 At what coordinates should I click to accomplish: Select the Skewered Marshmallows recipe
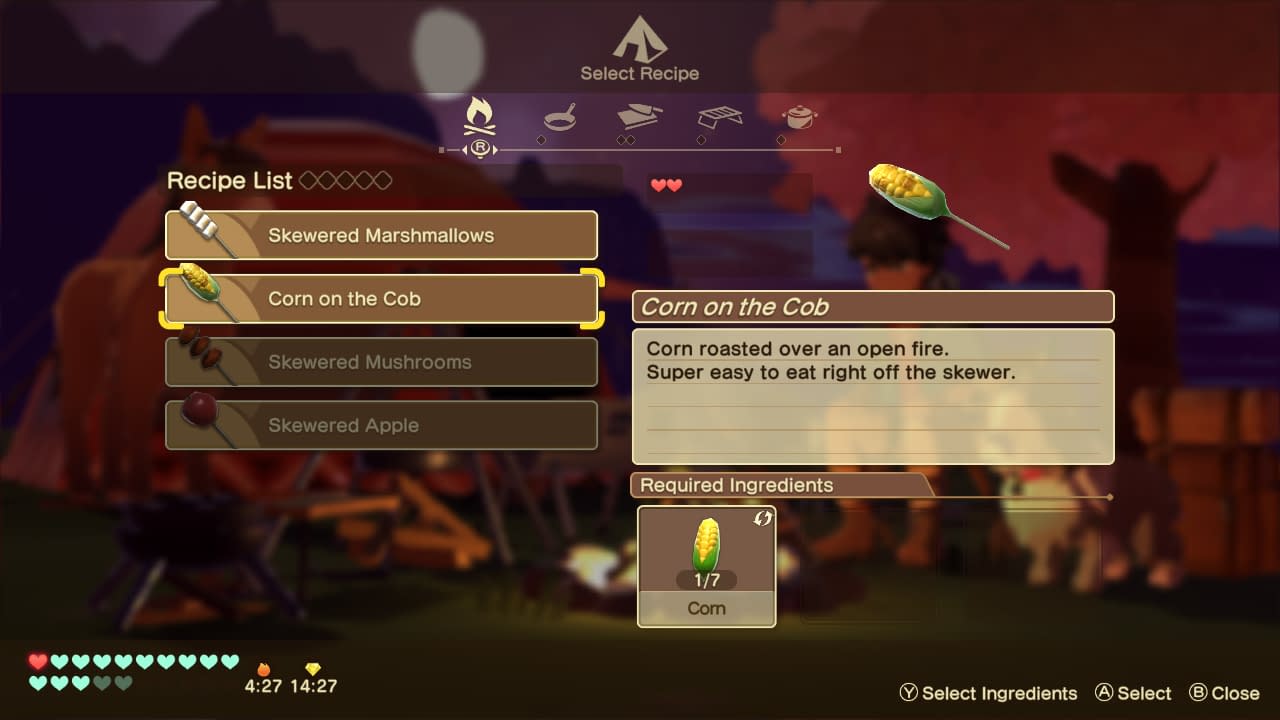381,236
